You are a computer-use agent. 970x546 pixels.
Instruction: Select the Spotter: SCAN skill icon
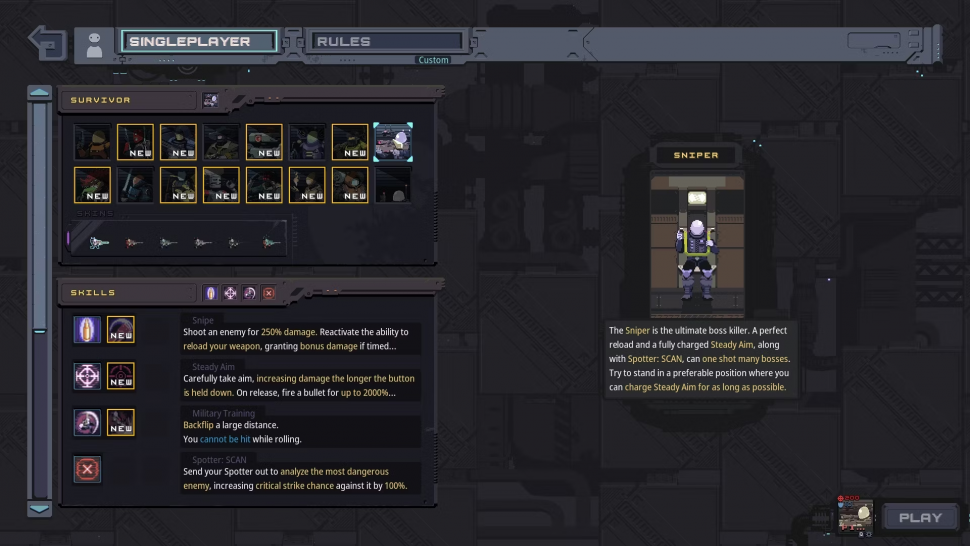[87, 469]
